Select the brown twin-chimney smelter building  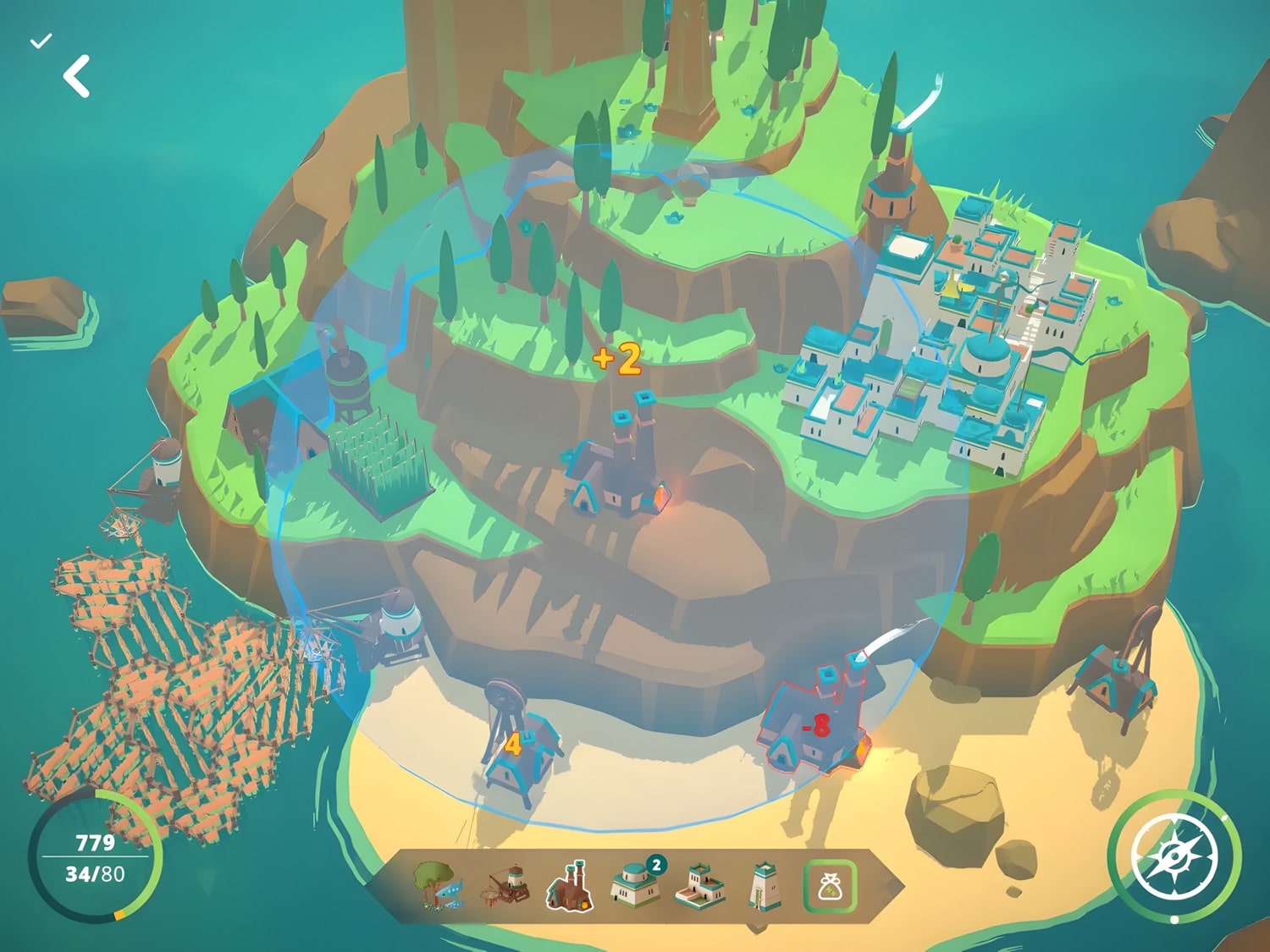click(x=571, y=886)
